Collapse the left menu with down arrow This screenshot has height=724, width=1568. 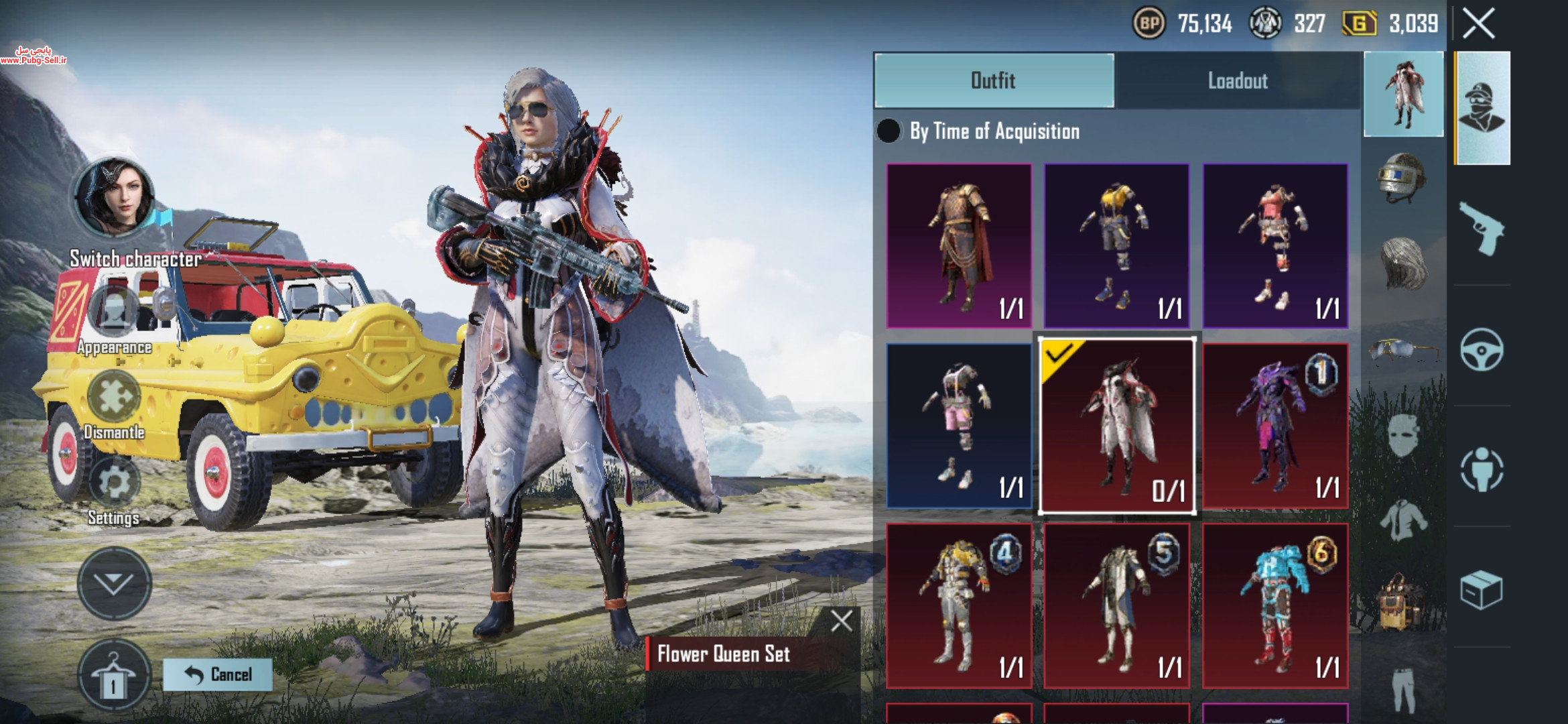pyautogui.click(x=114, y=583)
